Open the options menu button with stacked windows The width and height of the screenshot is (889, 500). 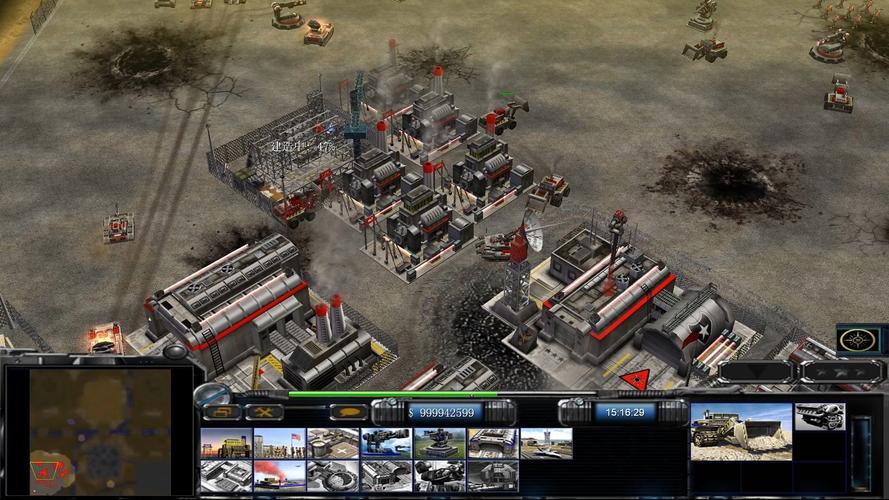point(222,412)
